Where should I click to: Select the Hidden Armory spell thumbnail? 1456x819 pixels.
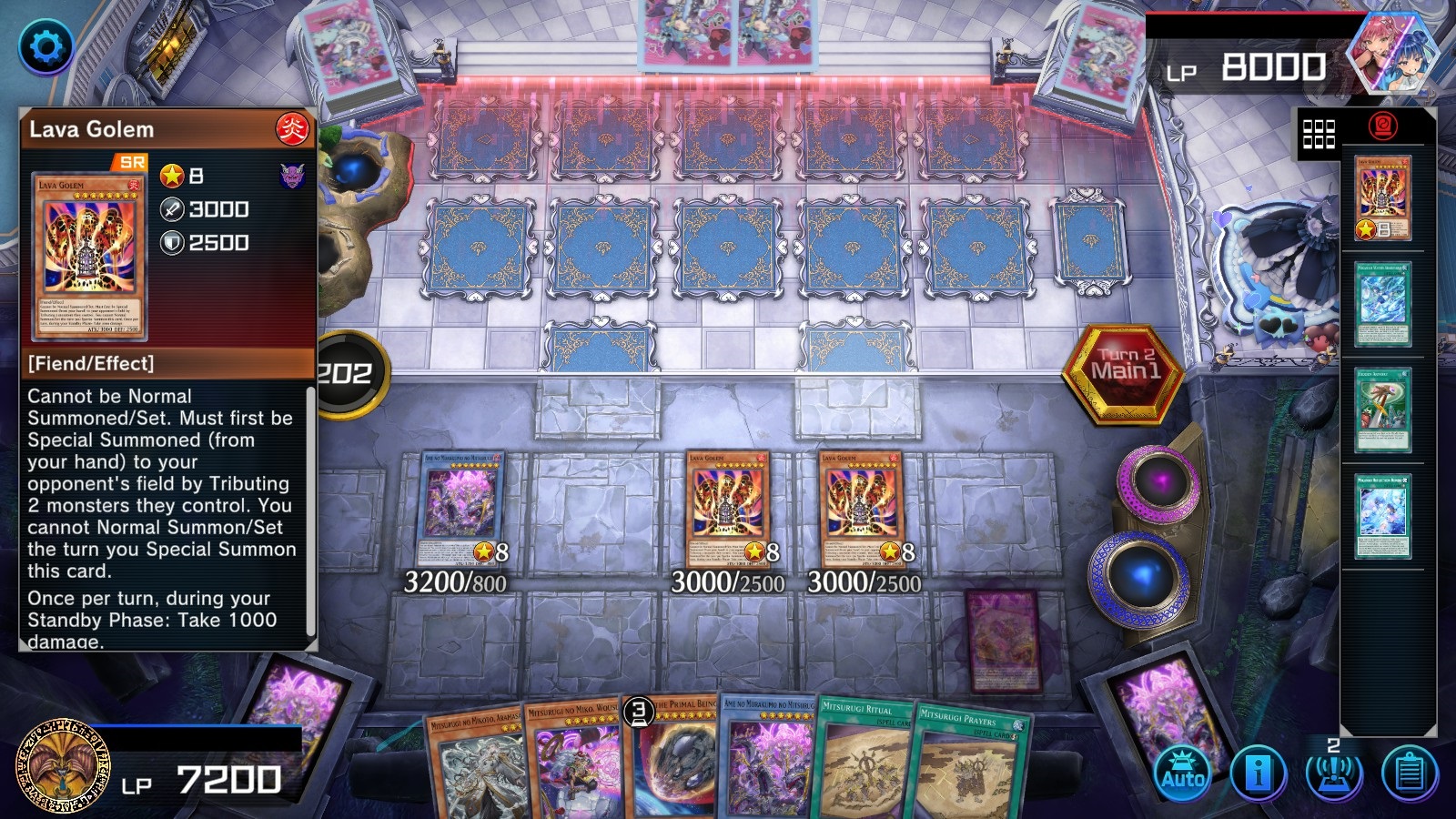1382,409
